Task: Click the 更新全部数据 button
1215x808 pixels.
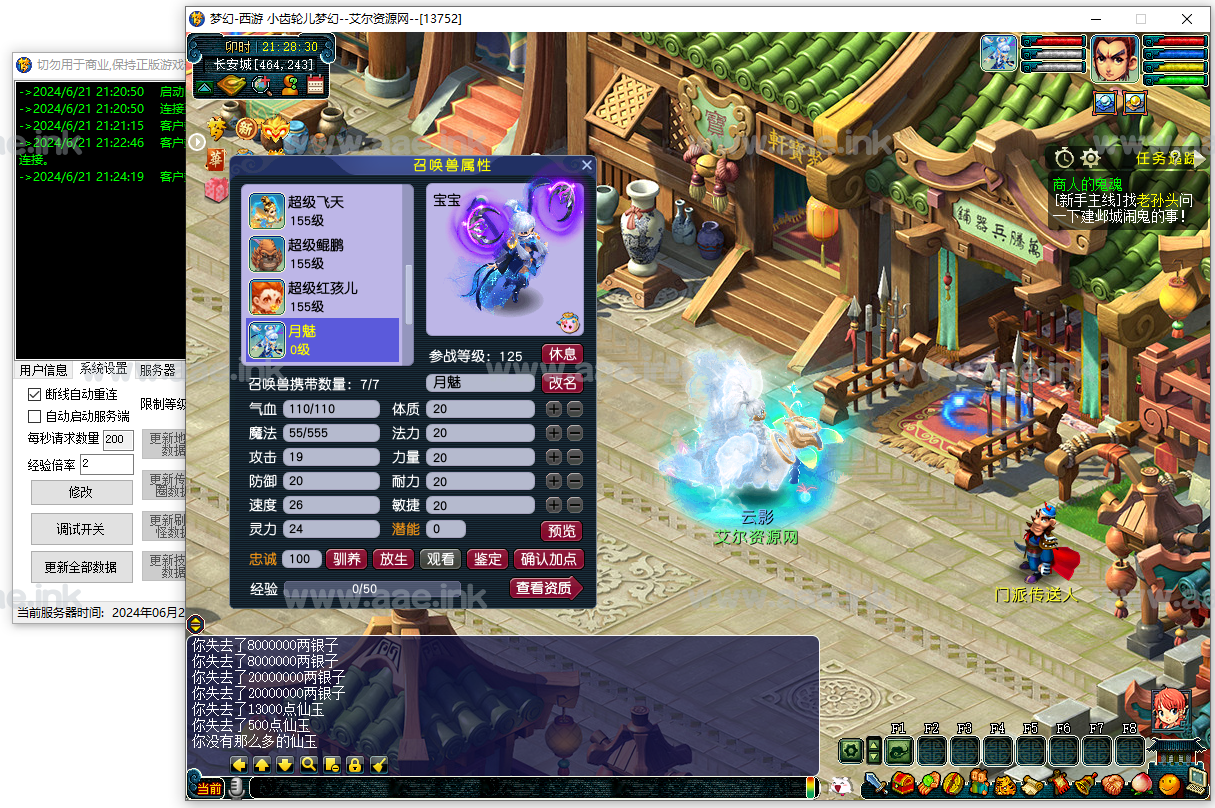Action: click(81, 567)
